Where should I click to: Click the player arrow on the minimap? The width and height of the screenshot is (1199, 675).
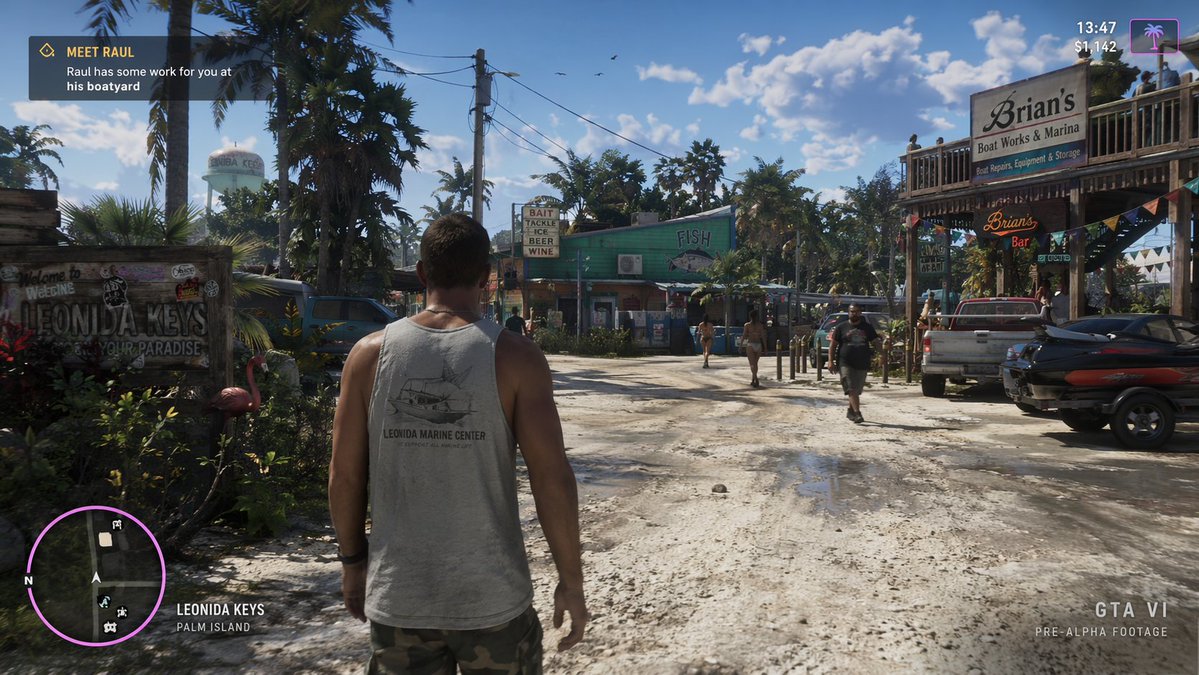(x=96, y=577)
